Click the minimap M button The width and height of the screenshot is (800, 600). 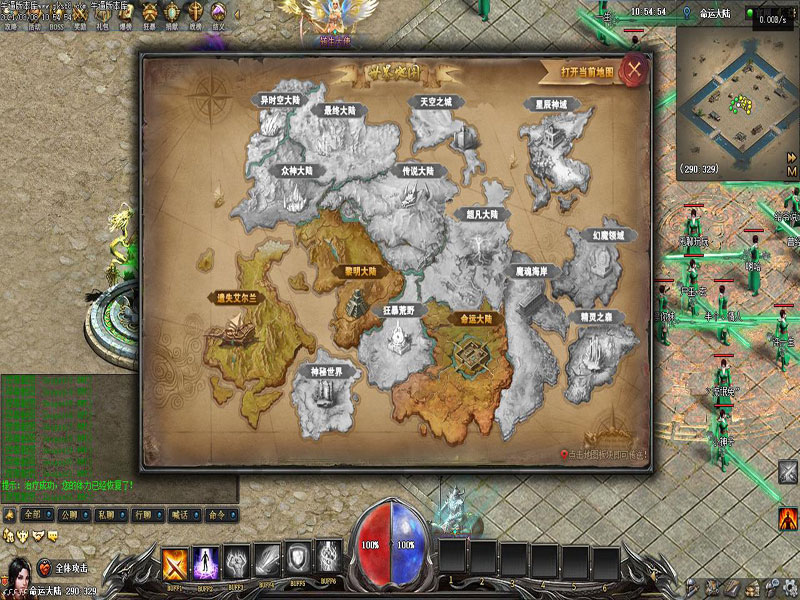tap(791, 172)
